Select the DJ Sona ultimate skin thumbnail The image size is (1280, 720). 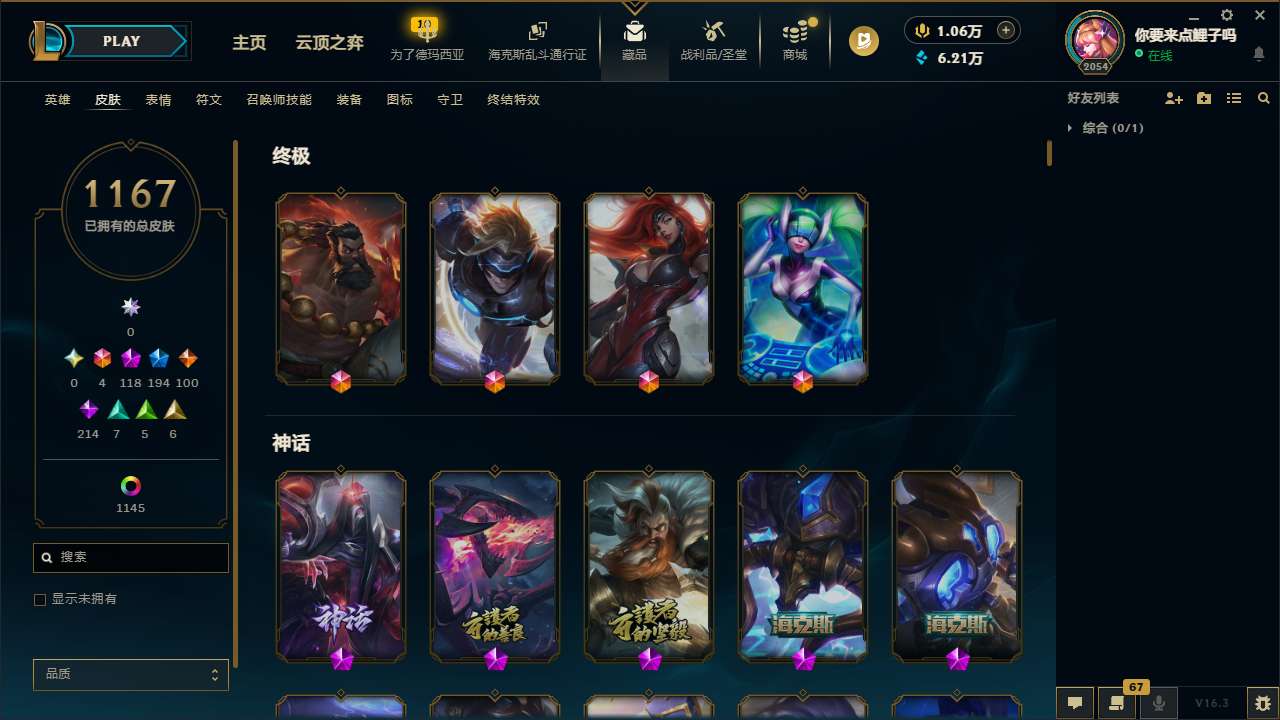point(802,288)
